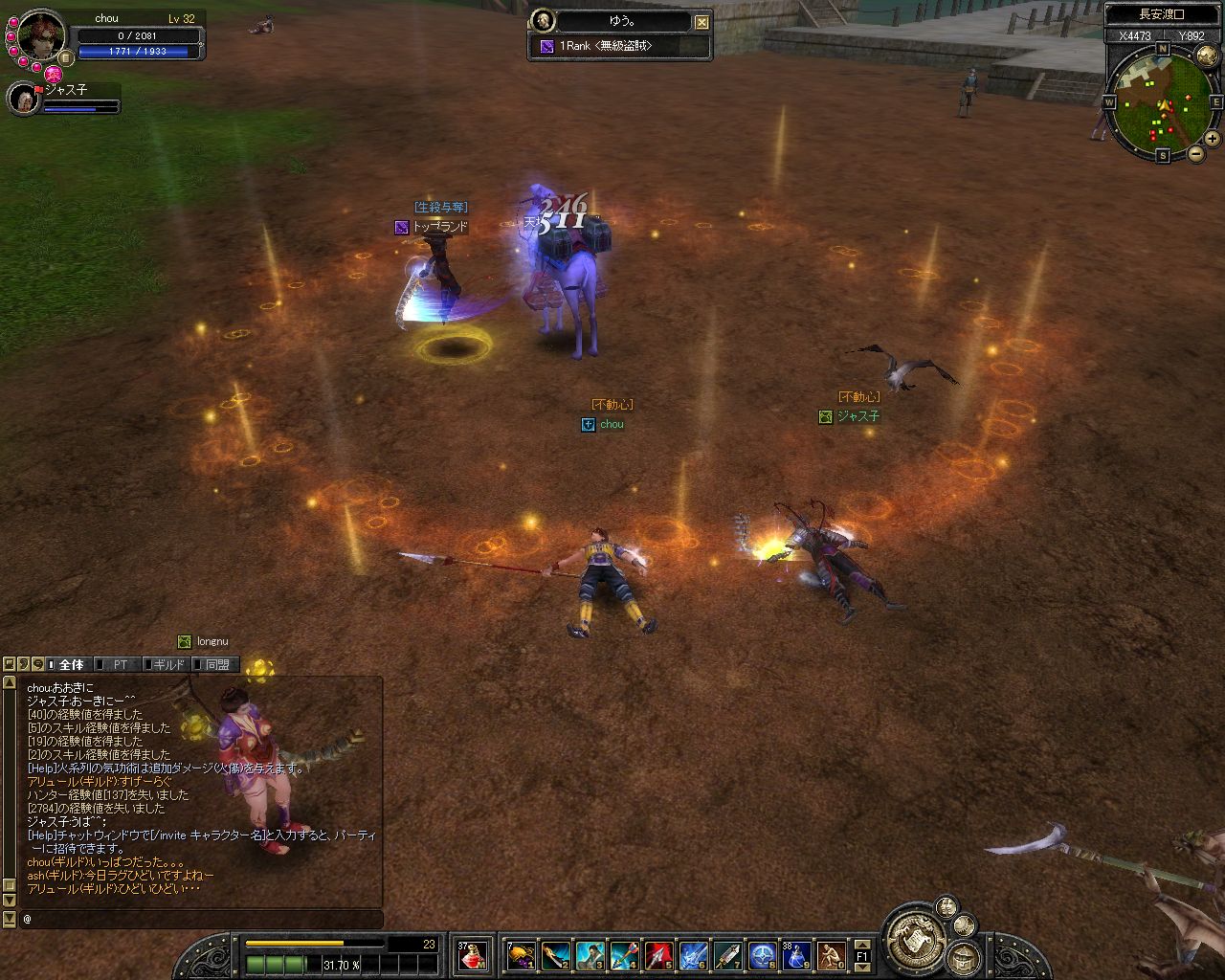This screenshot has width=1225, height=980.
Task: Switch to the 全体 chat tab
Action: pyautogui.click(x=70, y=664)
